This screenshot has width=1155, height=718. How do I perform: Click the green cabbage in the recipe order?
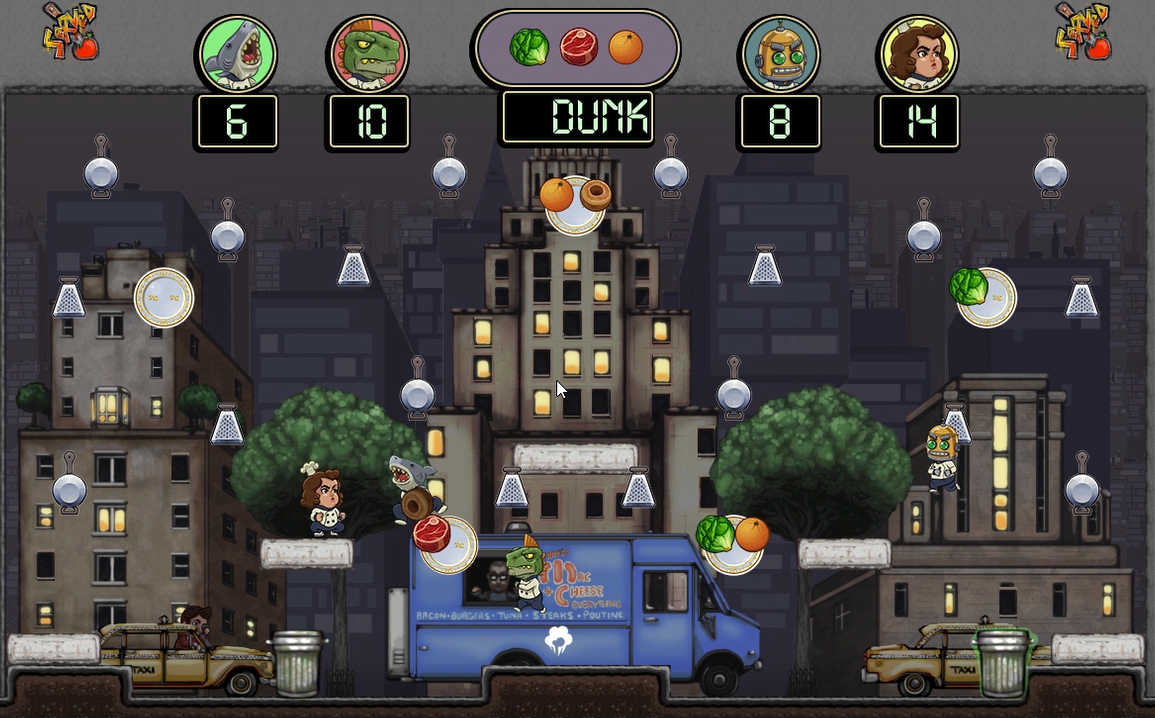pyautogui.click(x=529, y=47)
